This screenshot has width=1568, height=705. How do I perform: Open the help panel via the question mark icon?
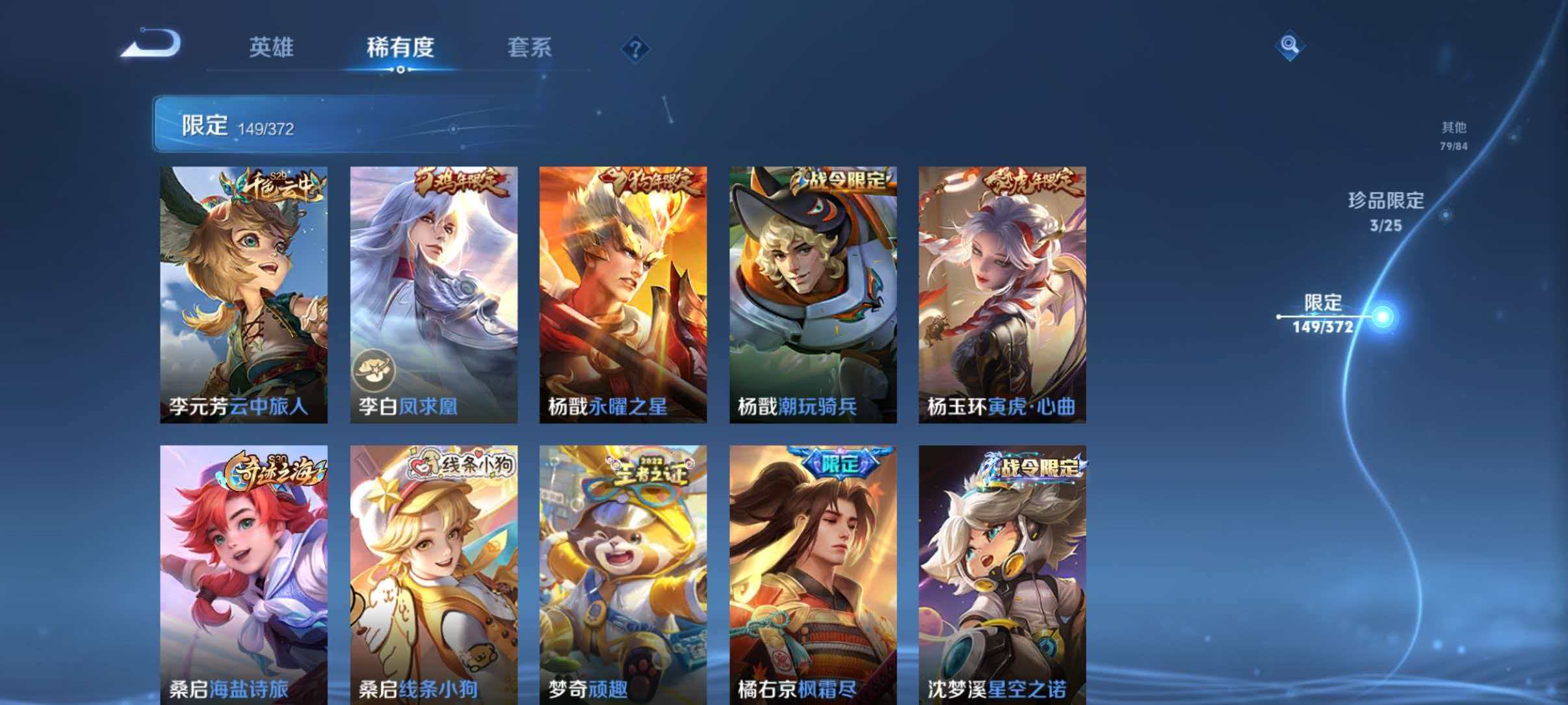point(636,48)
